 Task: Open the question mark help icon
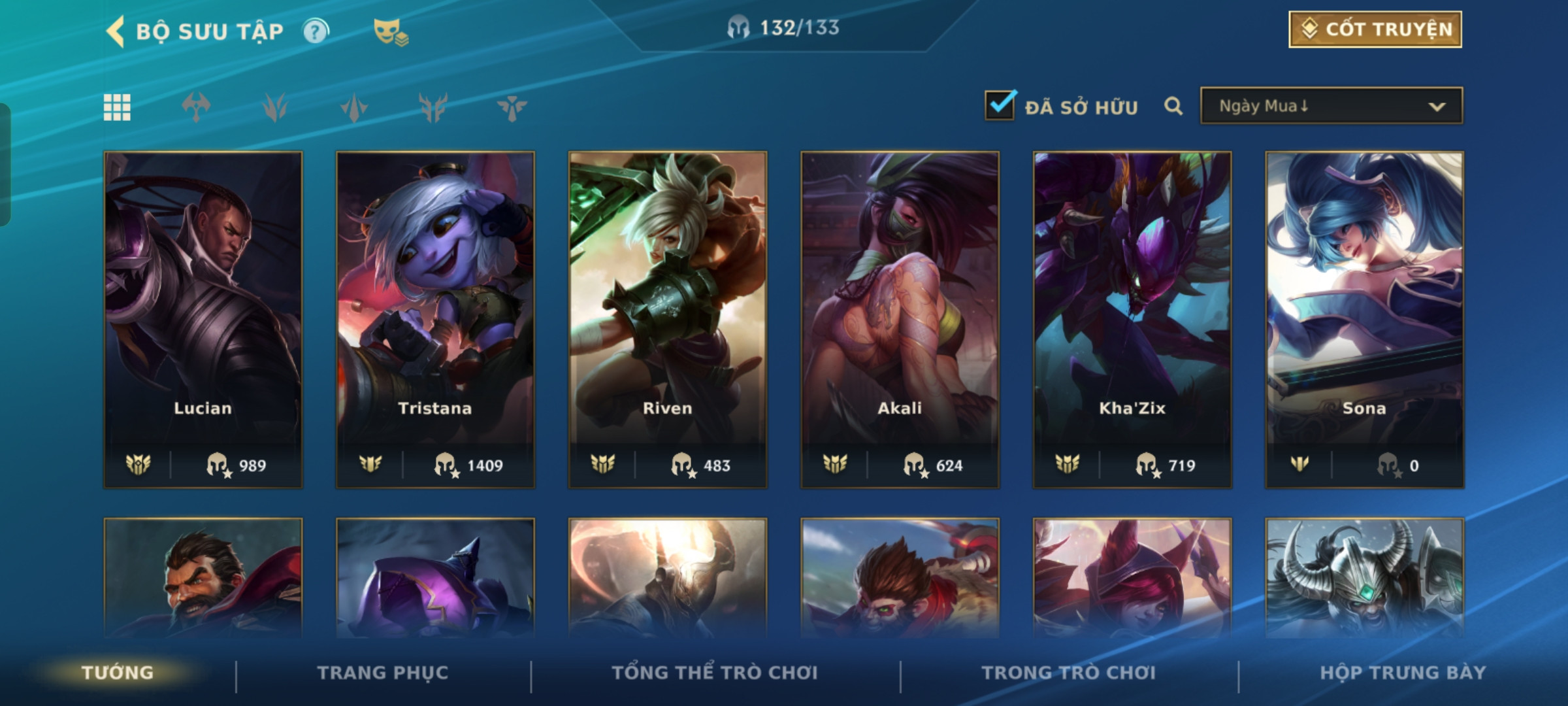click(x=316, y=31)
